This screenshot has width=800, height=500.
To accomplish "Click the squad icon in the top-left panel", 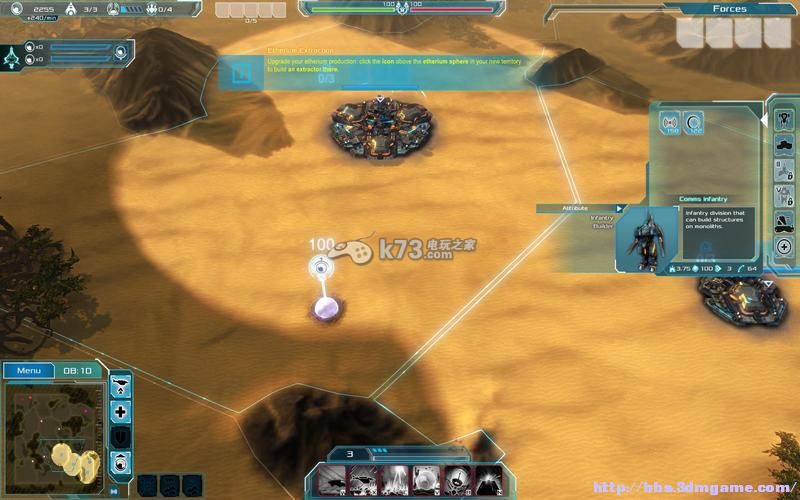I will 13,54.
